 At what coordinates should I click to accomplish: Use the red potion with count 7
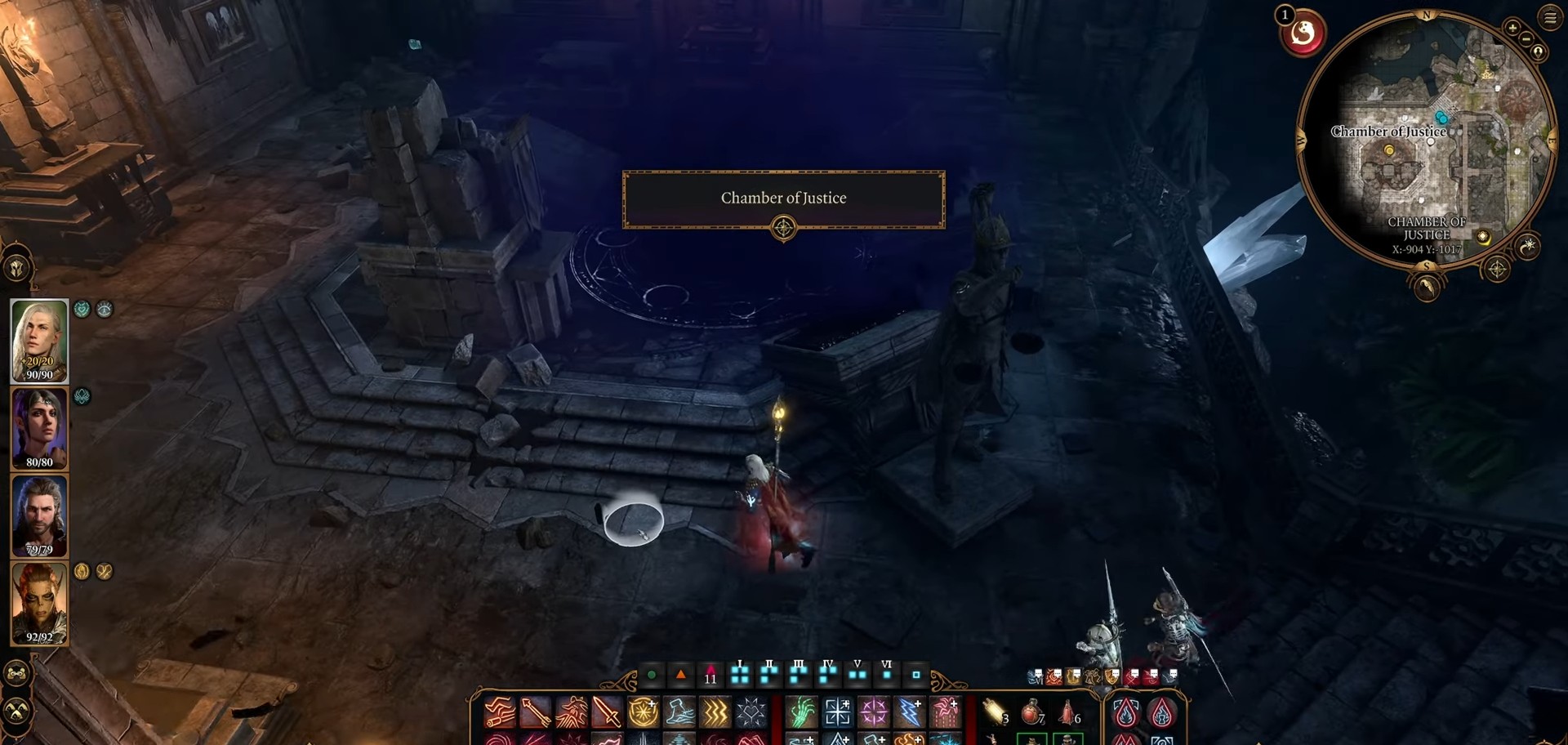click(x=1032, y=712)
